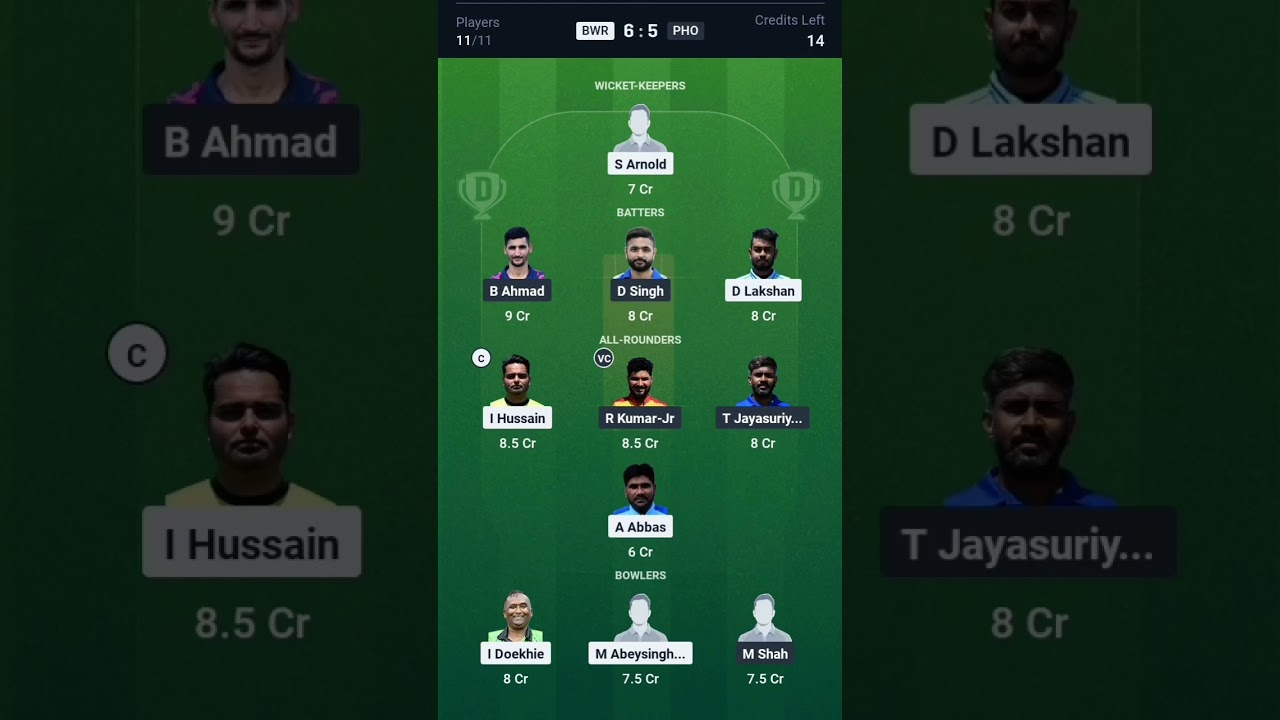Toggle the Vice-Captain badge on R Kumar-Jr
Image resolution: width=1280 pixels, height=720 pixels.
pyautogui.click(x=604, y=357)
